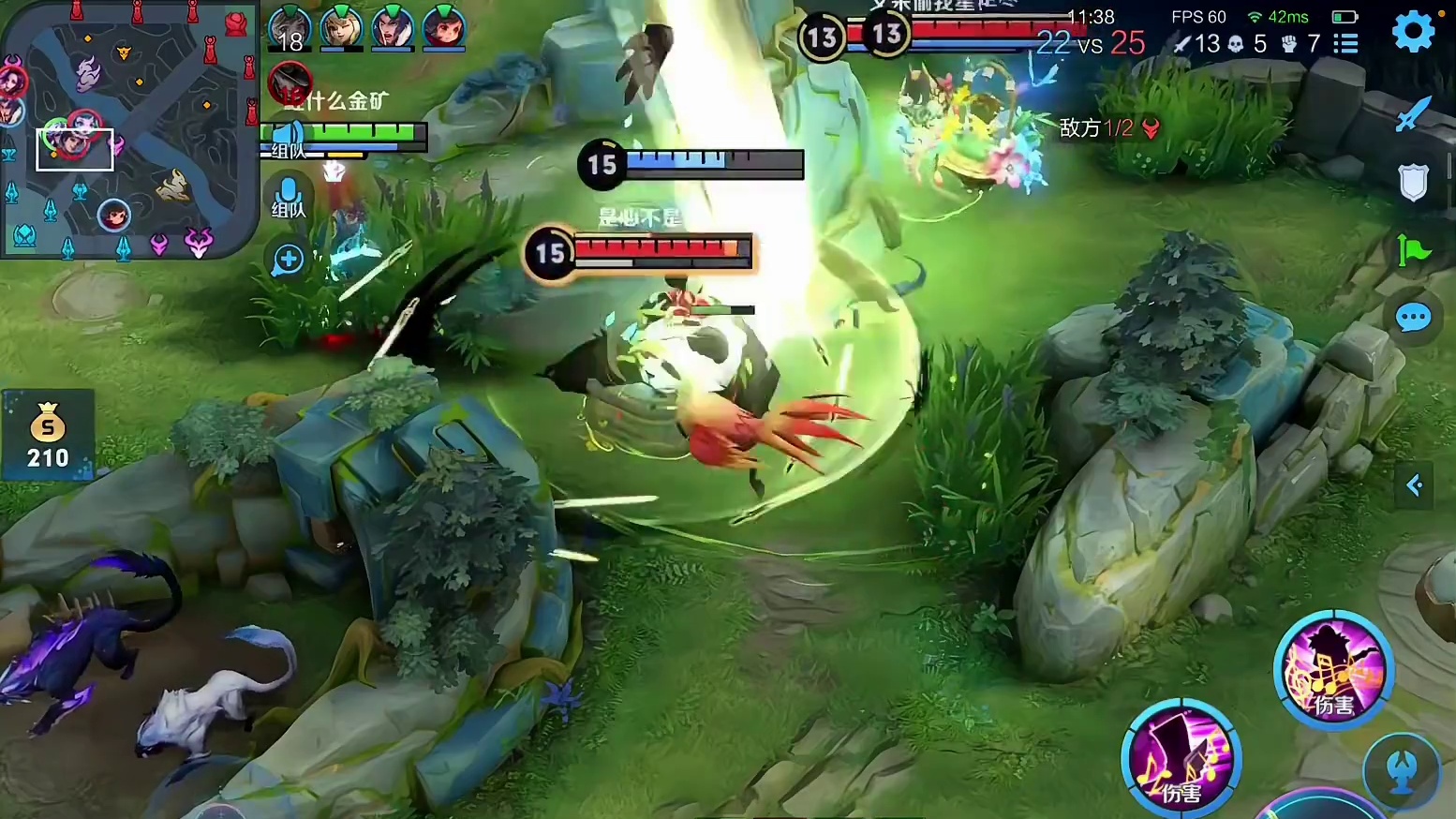Click the minimap
The image size is (1456, 819).
coord(128,129)
